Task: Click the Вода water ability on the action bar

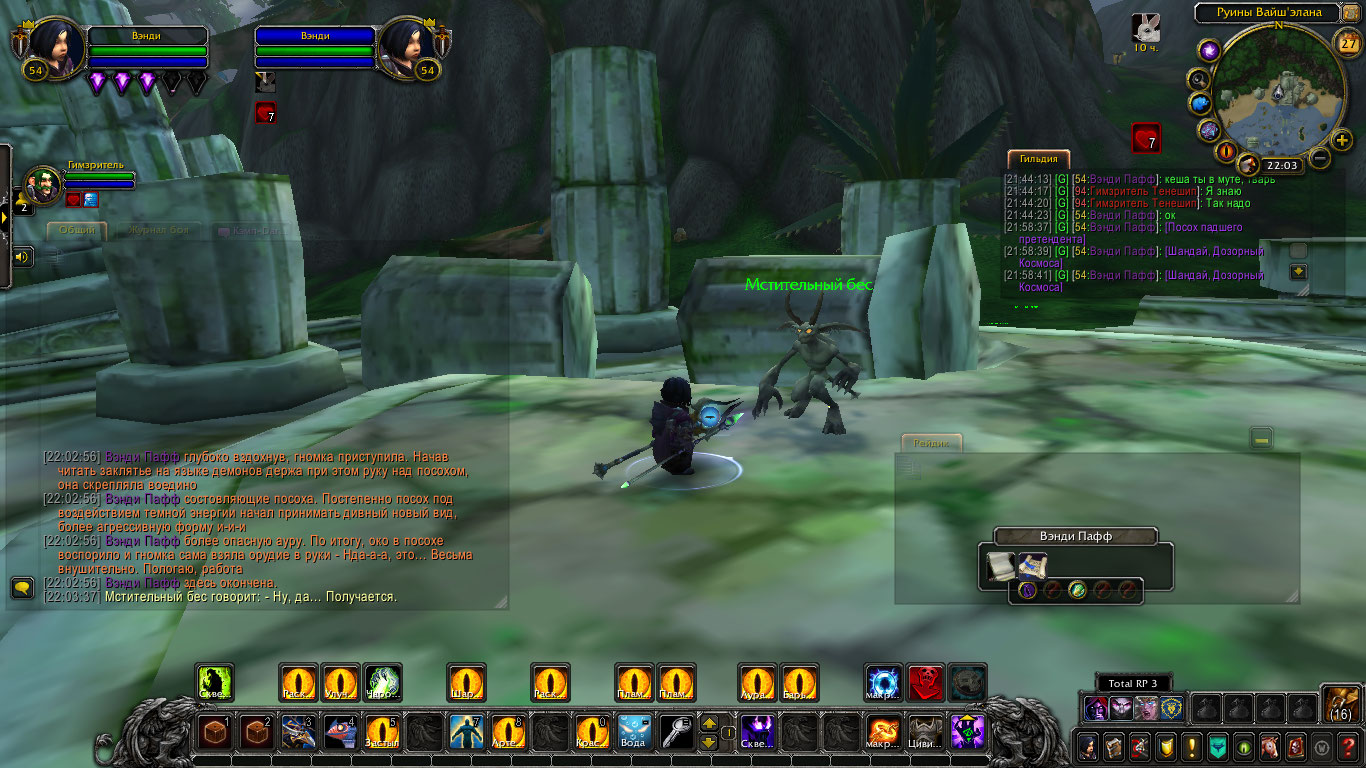Action: click(x=634, y=733)
